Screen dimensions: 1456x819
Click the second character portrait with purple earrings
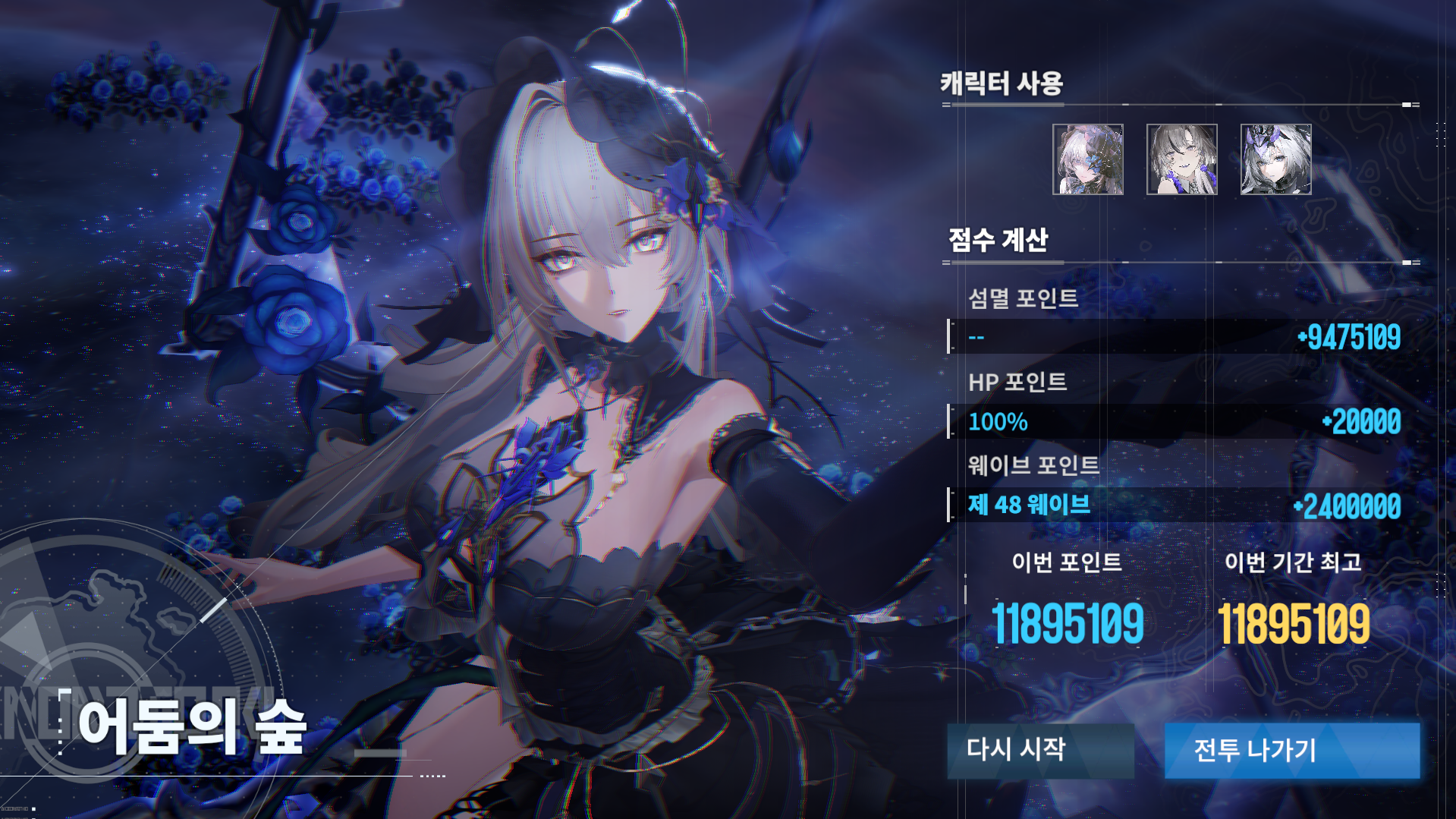[x=1182, y=159]
